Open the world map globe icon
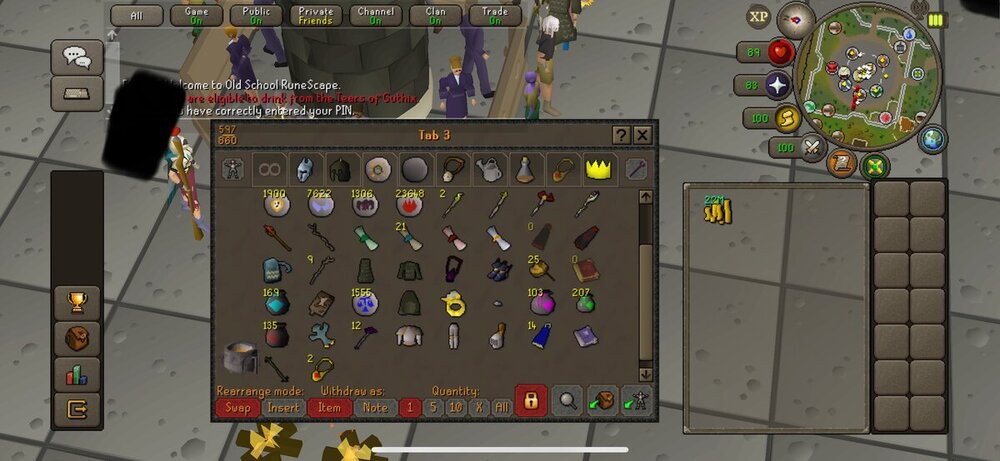This screenshot has height=461, width=1000. (x=932, y=139)
